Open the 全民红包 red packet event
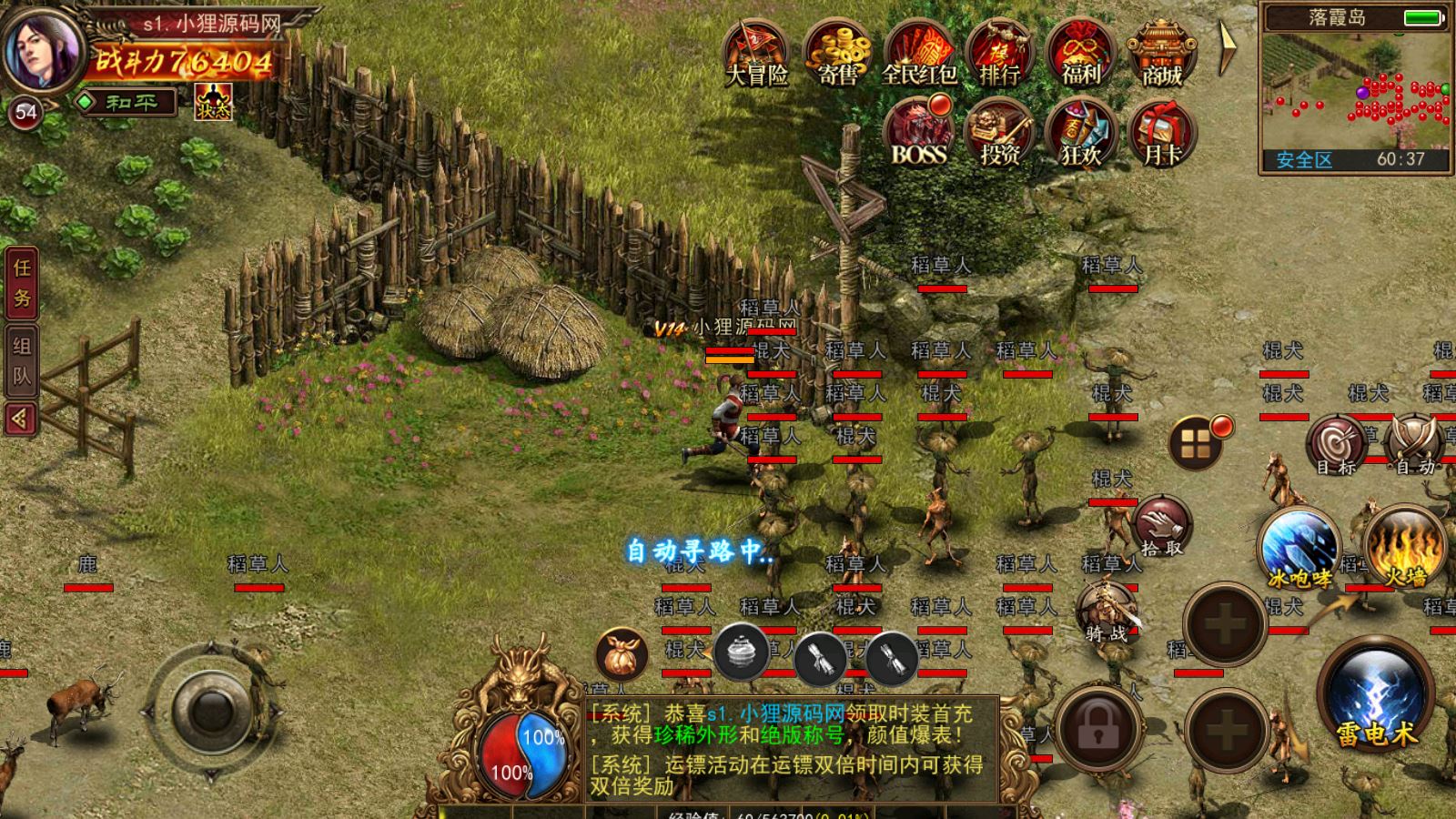 click(x=919, y=53)
